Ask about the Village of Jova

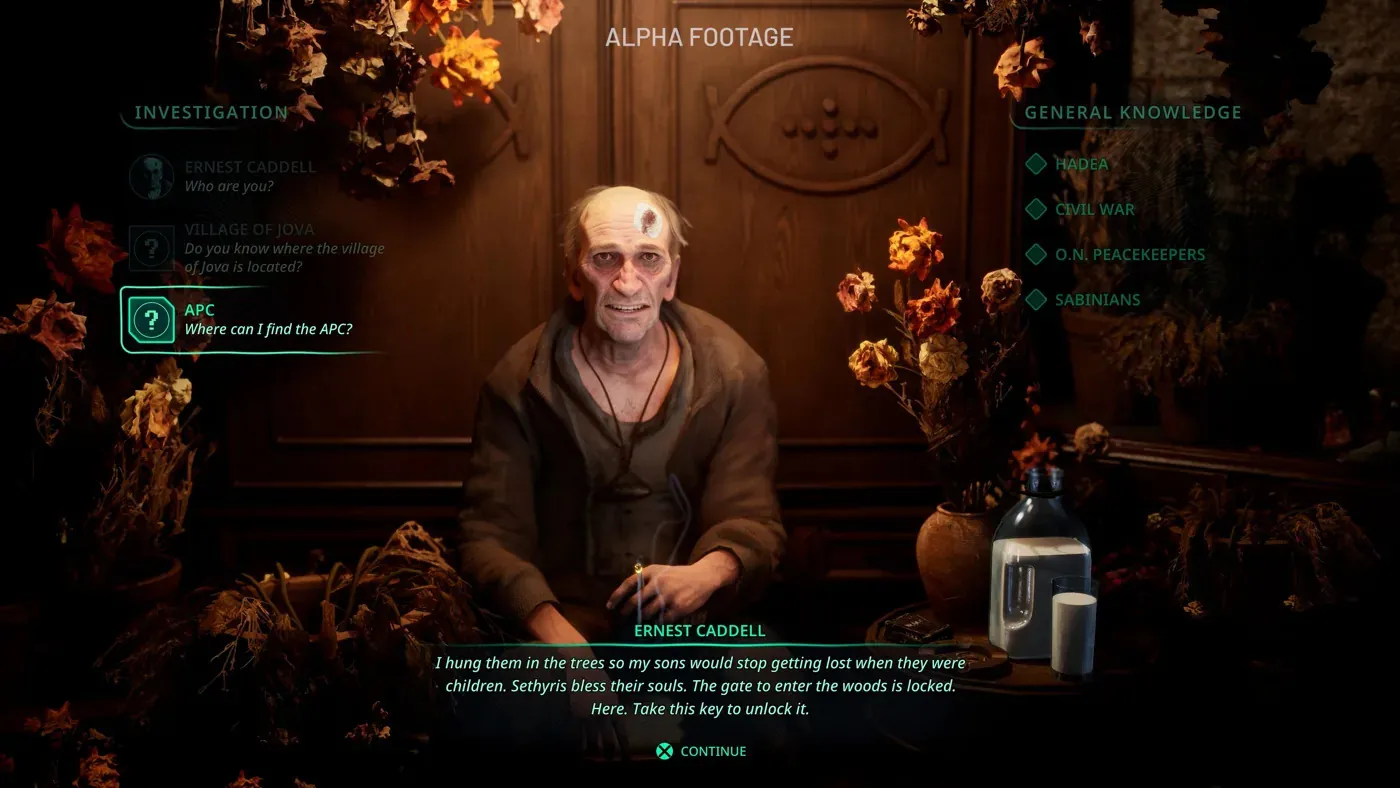[260, 248]
